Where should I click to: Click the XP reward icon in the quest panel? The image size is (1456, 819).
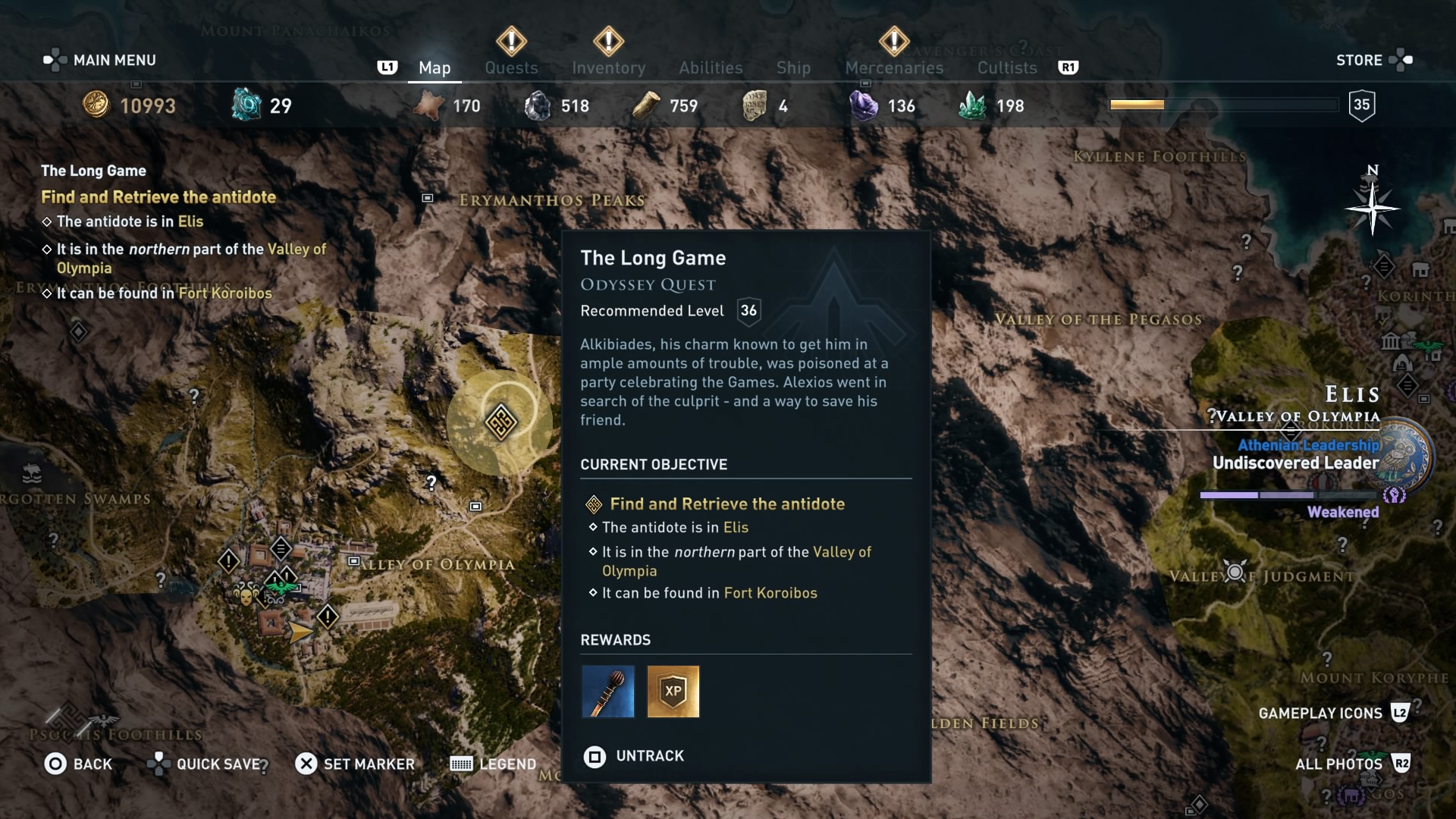(x=673, y=692)
